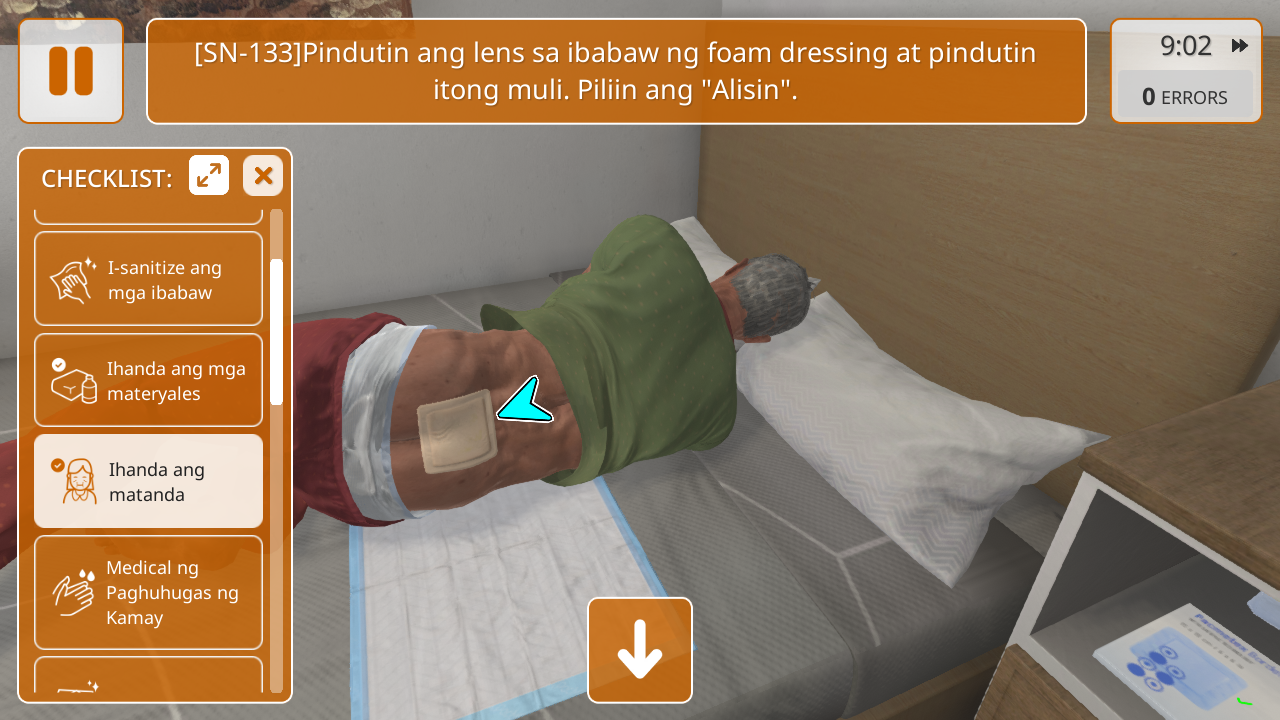Image resolution: width=1280 pixels, height=720 pixels.
Task: Fast-forward the timer
Action: point(1239,46)
